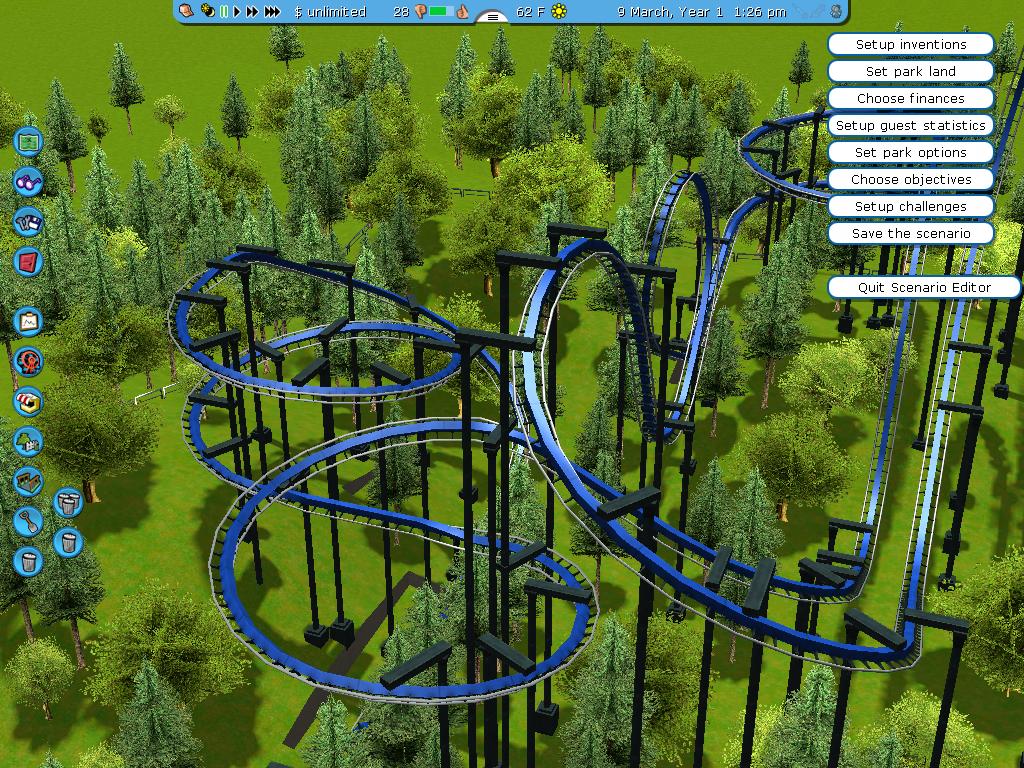
Task: Open Setup challenges
Action: coord(910,206)
